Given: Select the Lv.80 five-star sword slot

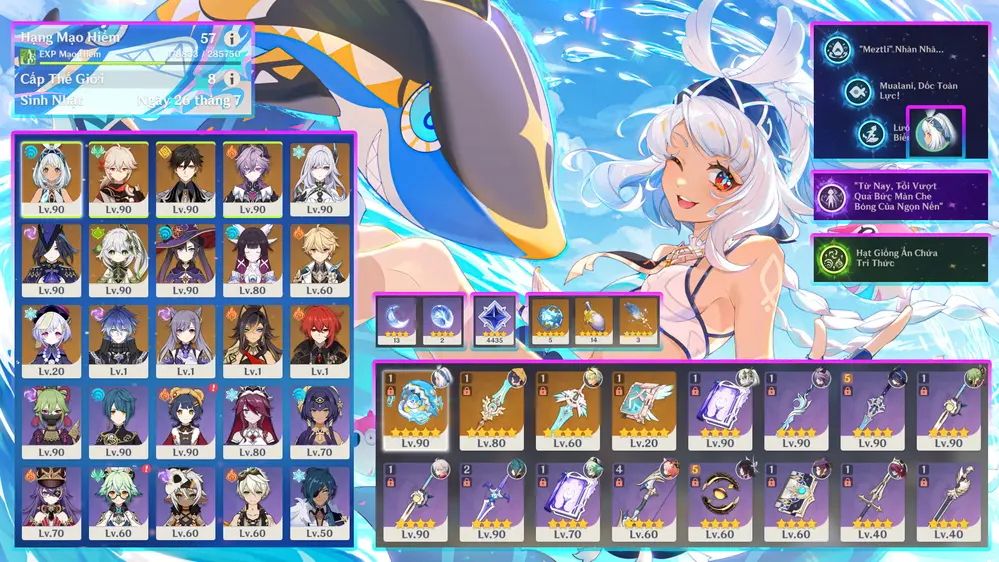Looking at the screenshot, I should coord(493,408).
